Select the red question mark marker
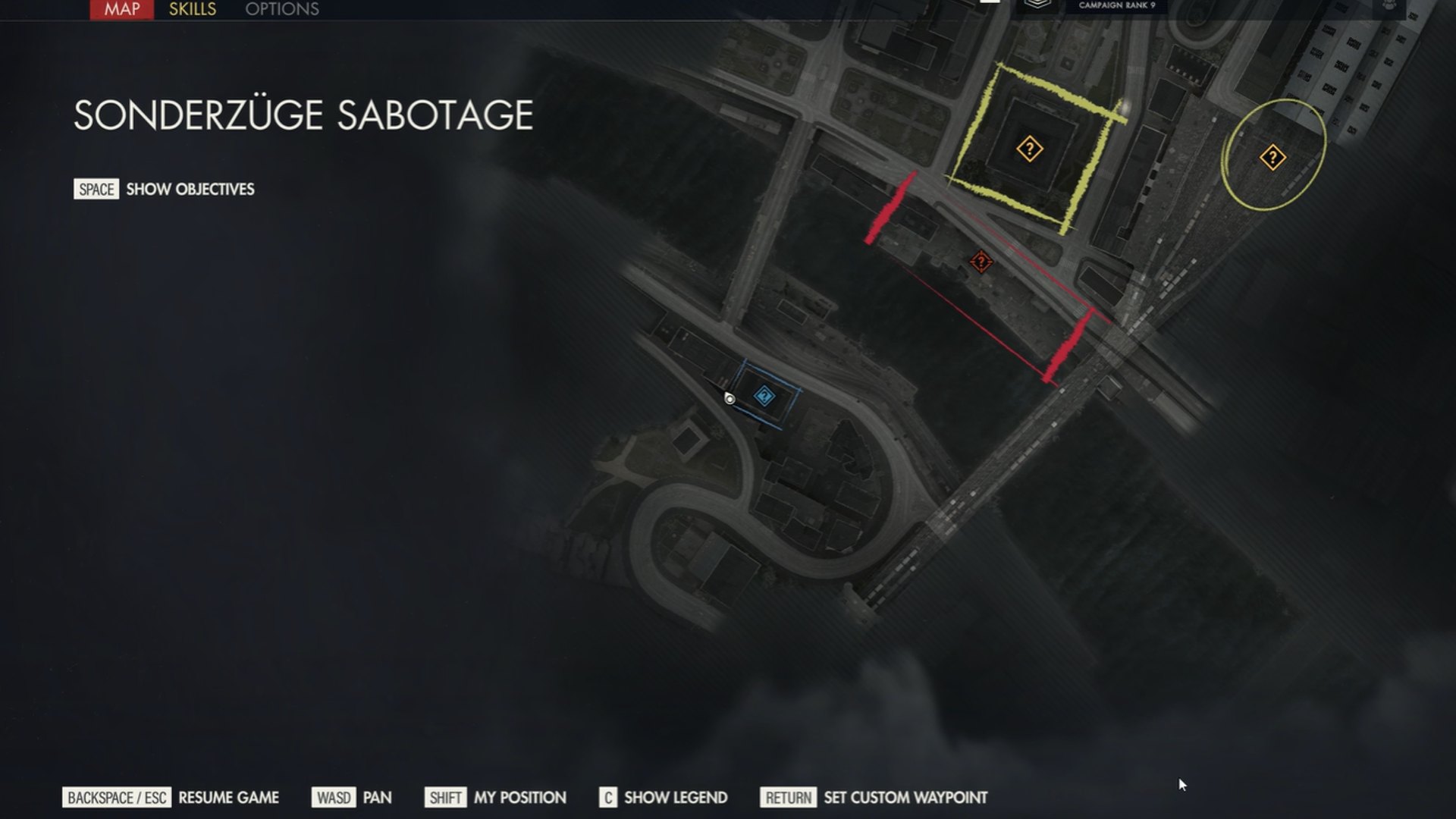 (981, 262)
